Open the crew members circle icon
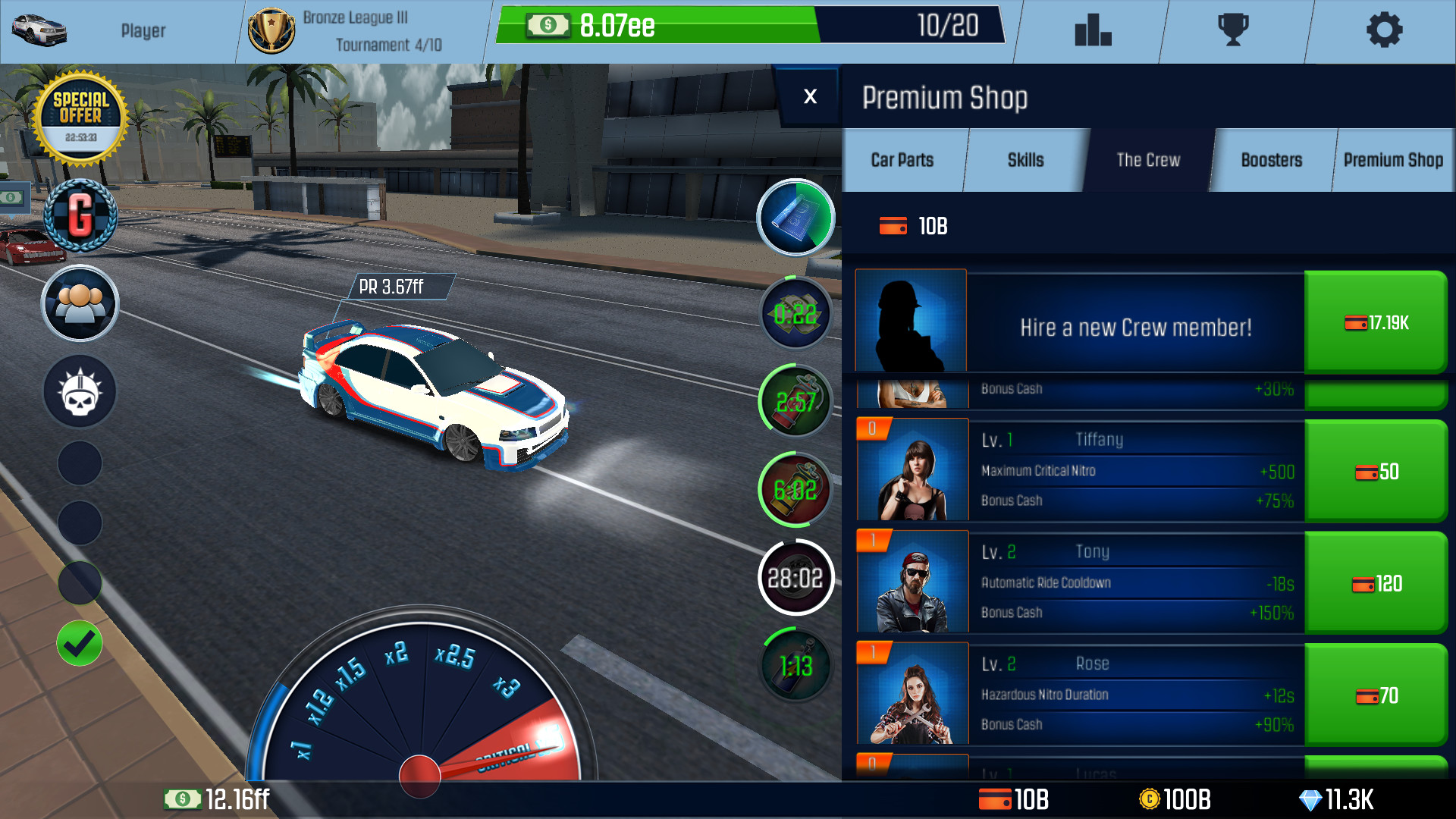This screenshot has width=1456, height=819. click(79, 303)
